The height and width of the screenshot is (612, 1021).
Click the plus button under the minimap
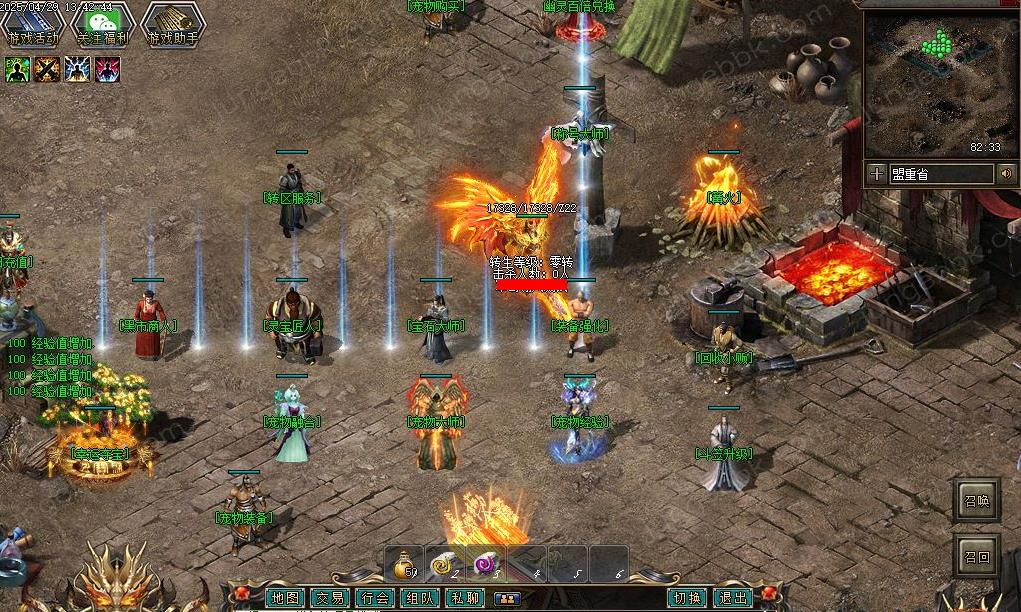[x=876, y=173]
